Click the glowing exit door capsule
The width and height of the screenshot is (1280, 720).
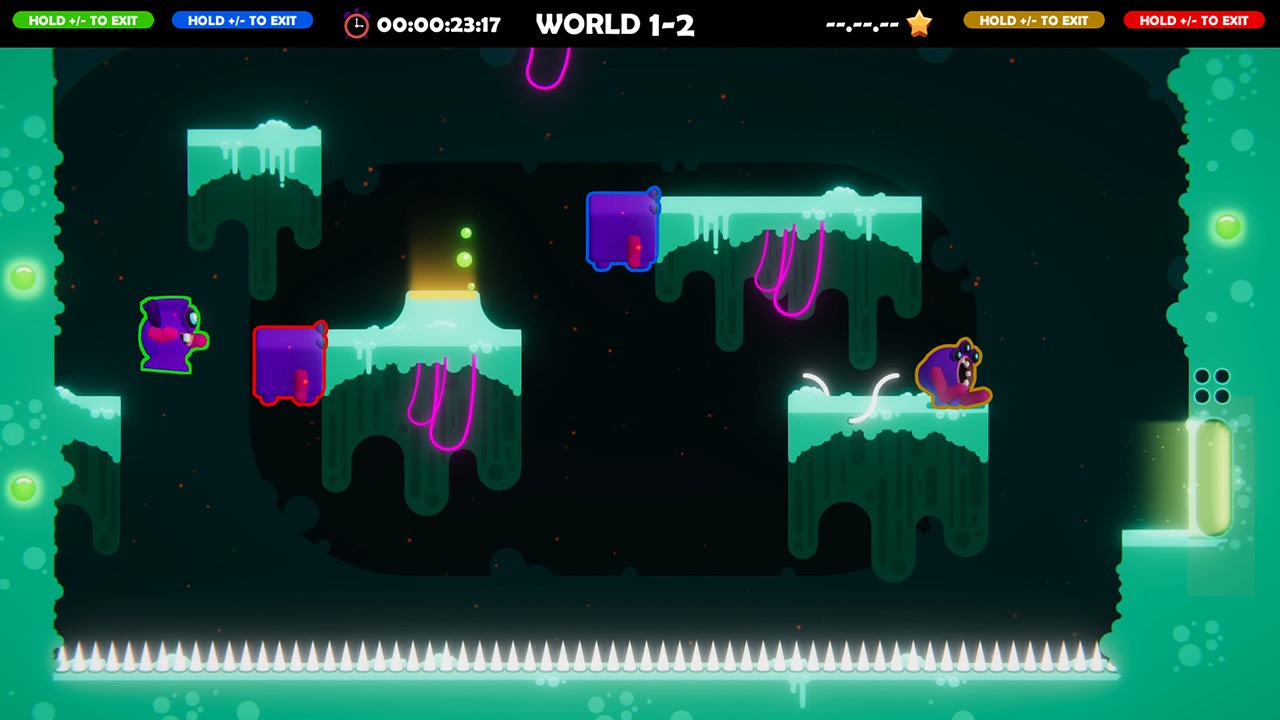pos(1216,480)
